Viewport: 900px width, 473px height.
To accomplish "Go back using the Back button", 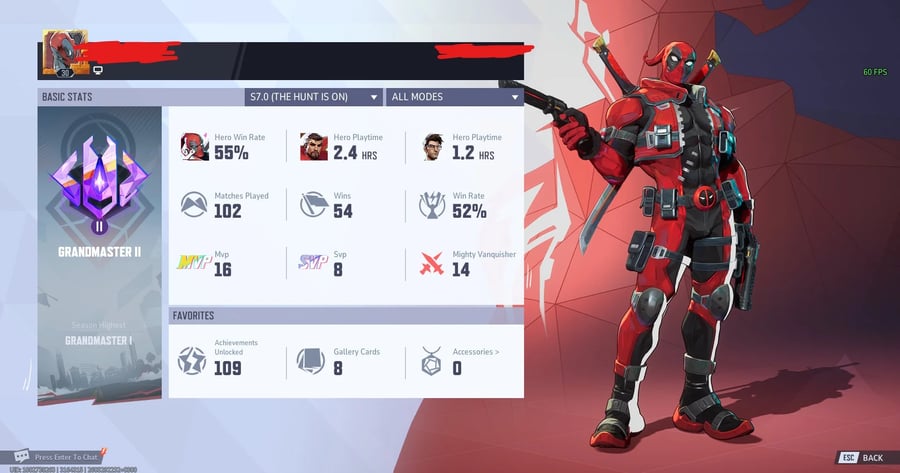I will point(862,457).
